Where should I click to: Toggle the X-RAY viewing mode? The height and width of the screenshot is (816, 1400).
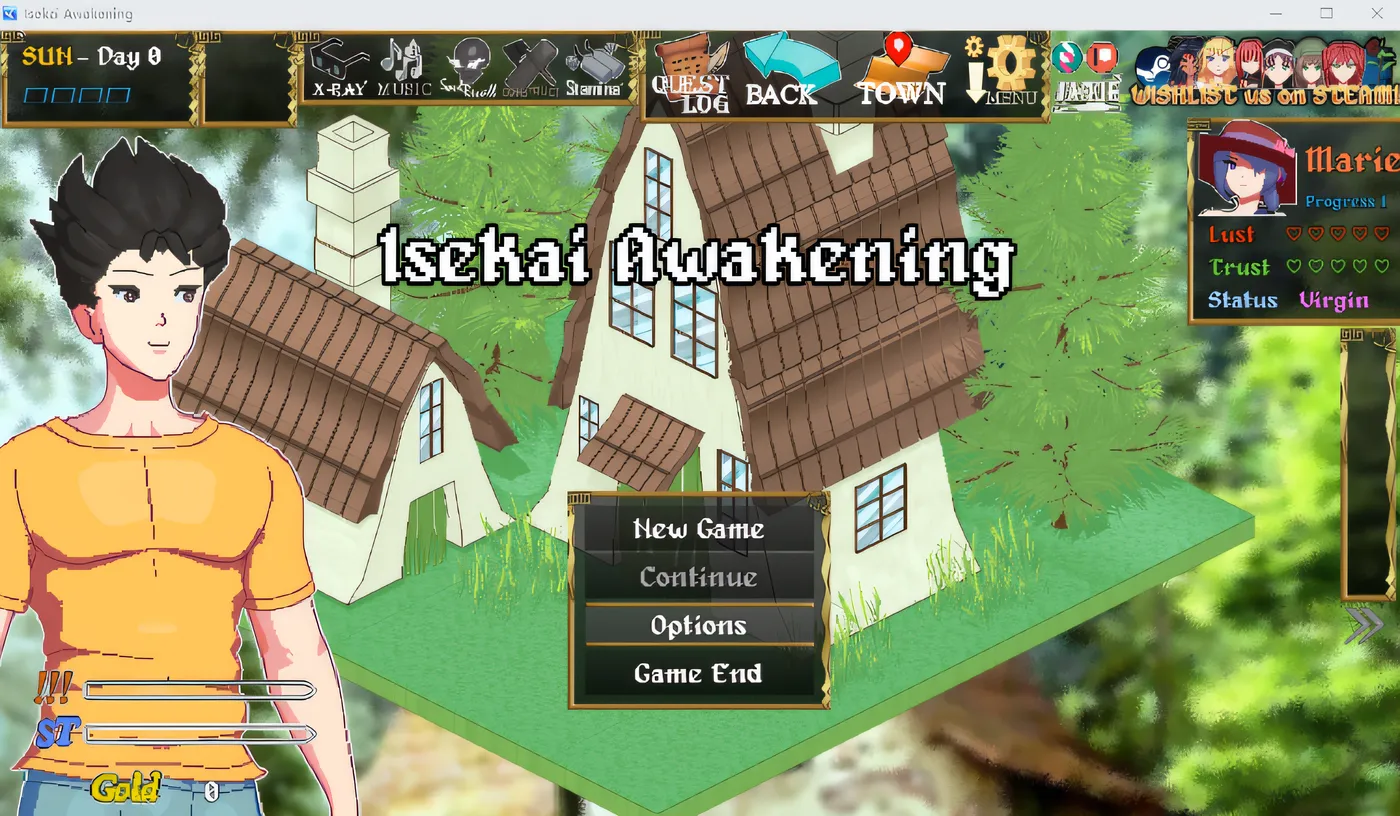coord(338,65)
